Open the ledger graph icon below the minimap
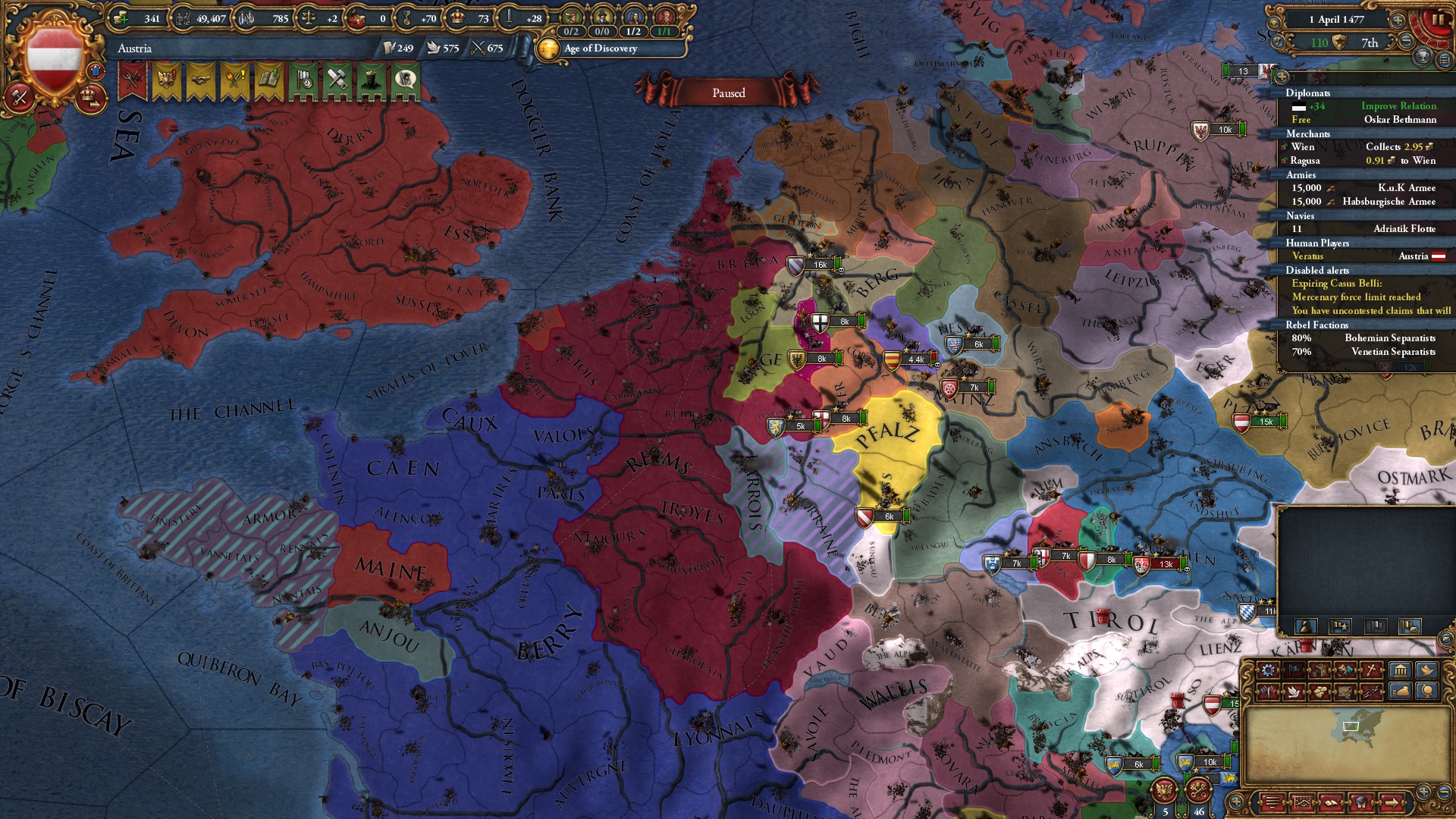Image resolution: width=1456 pixels, height=819 pixels. coord(1303,802)
